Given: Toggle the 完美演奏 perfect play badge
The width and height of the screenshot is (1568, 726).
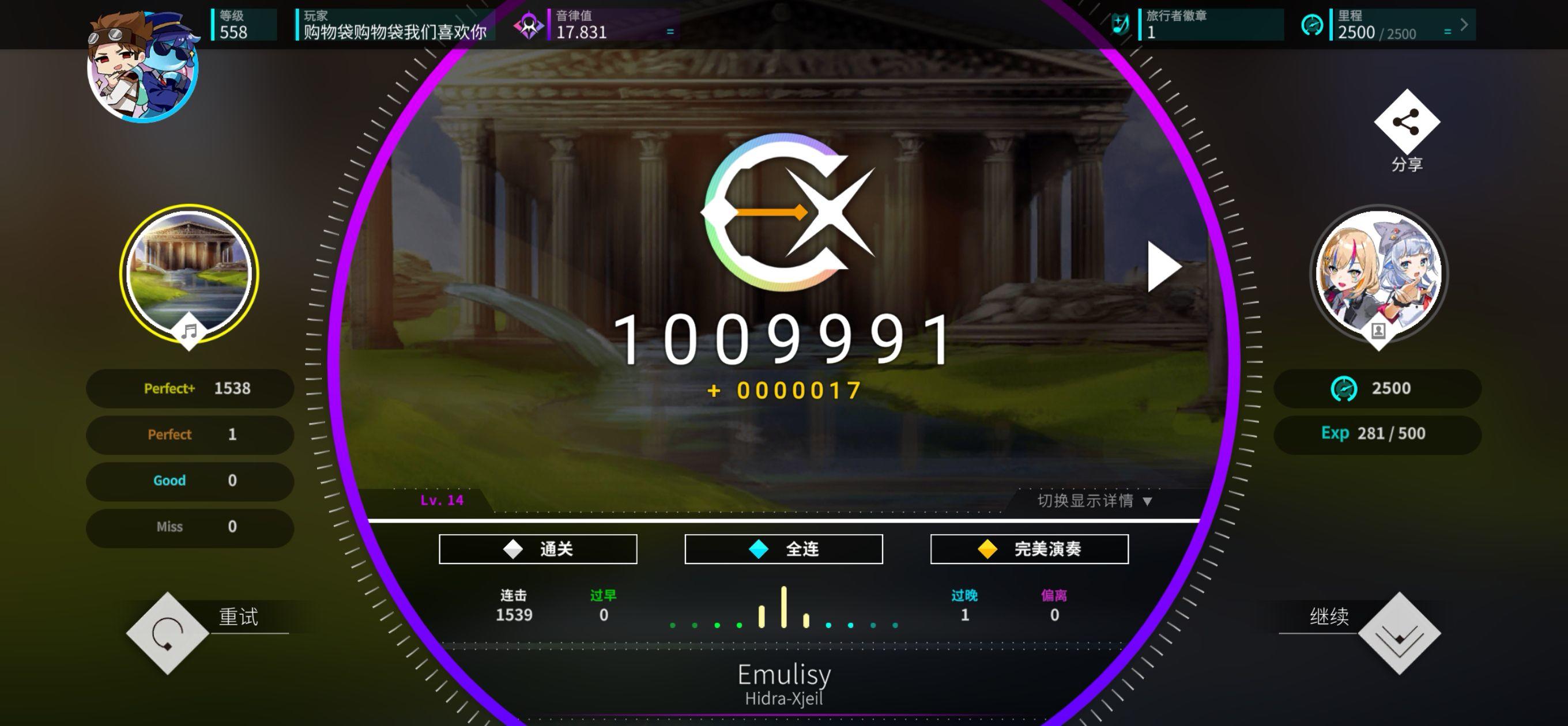Looking at the screenshot, I should tap(1028, 549).
